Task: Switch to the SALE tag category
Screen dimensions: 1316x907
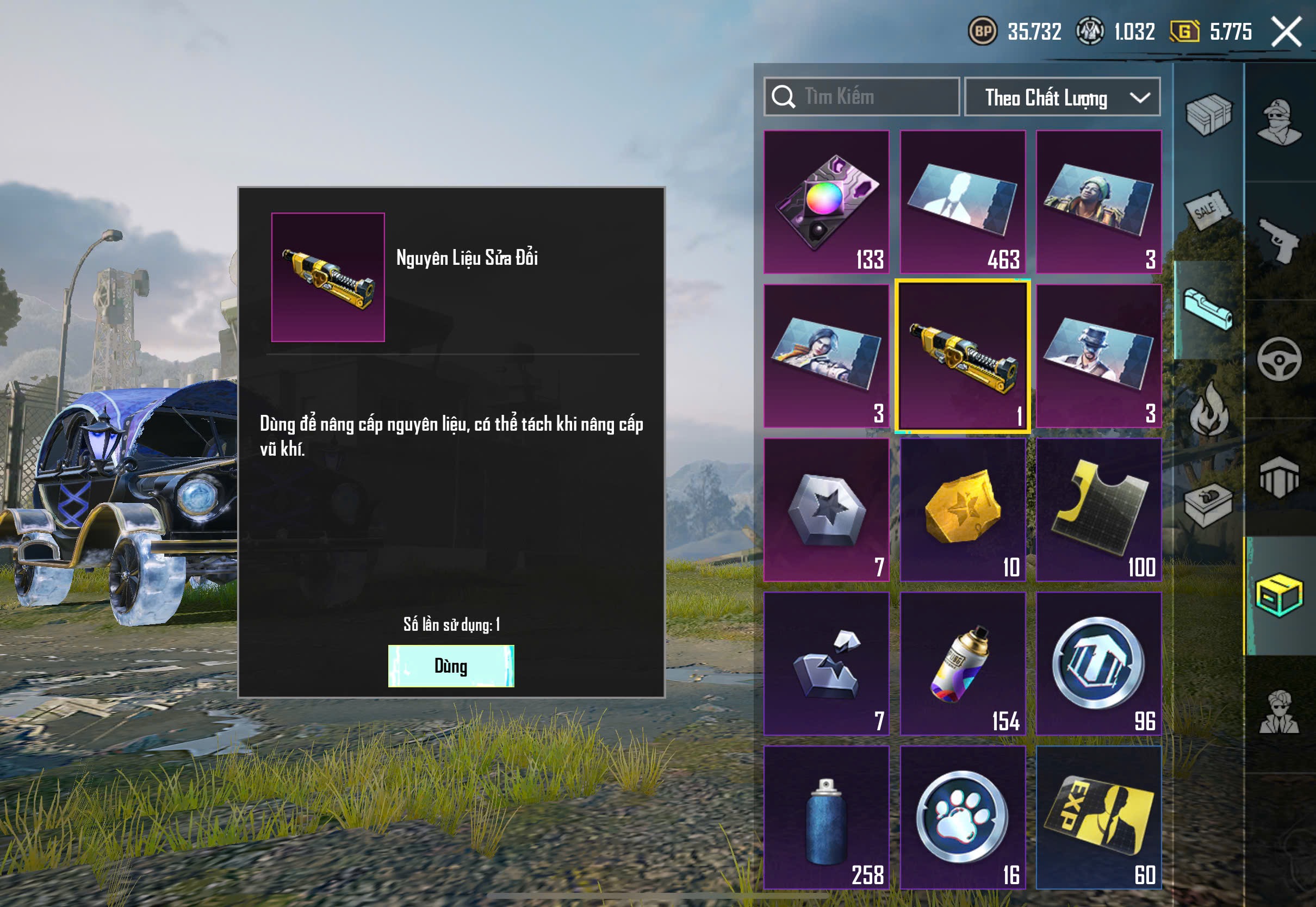Action: (x=1208, y=211)
